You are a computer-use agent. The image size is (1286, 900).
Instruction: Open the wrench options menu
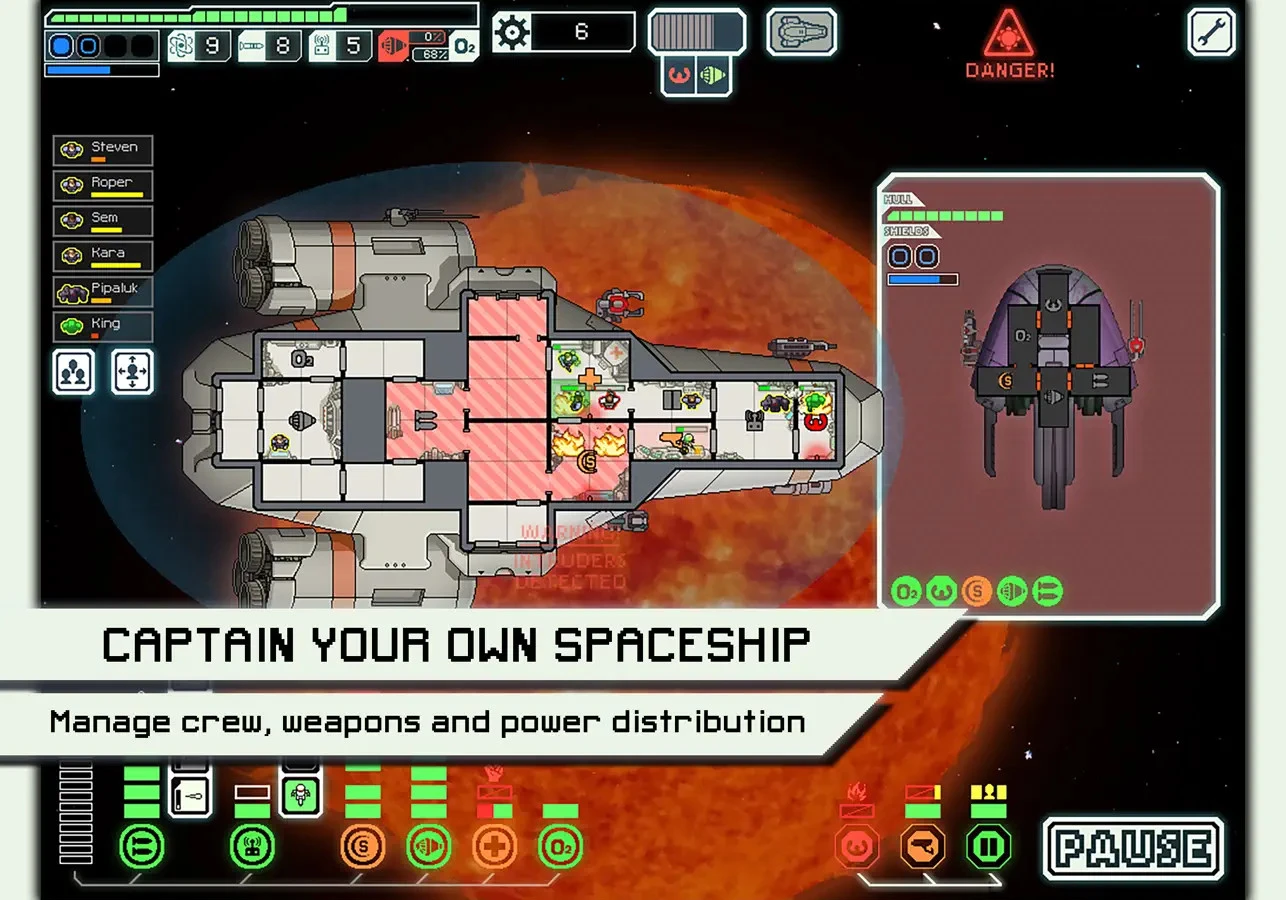(x=1211, y=31)
